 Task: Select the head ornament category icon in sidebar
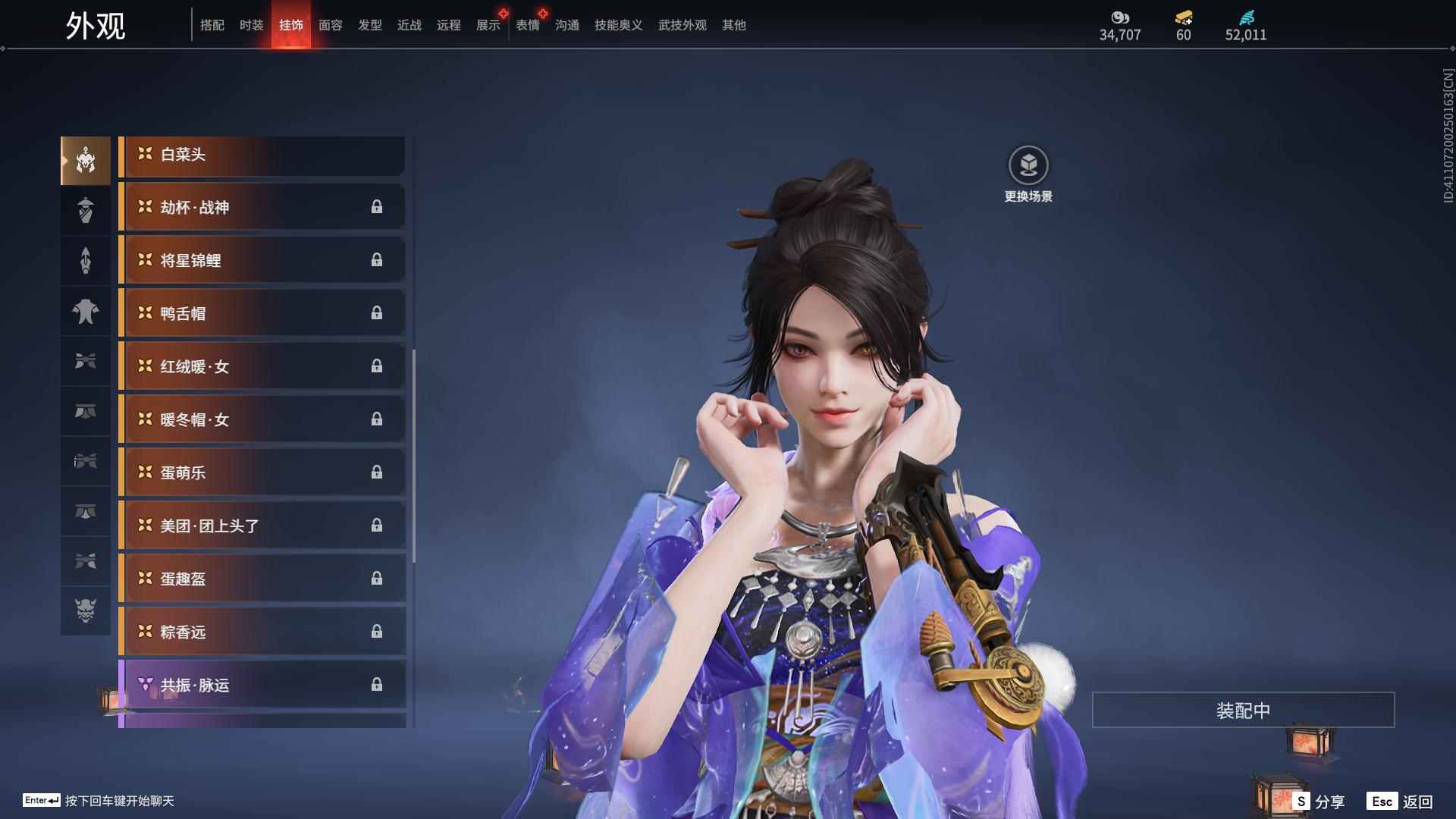(85, 159)
